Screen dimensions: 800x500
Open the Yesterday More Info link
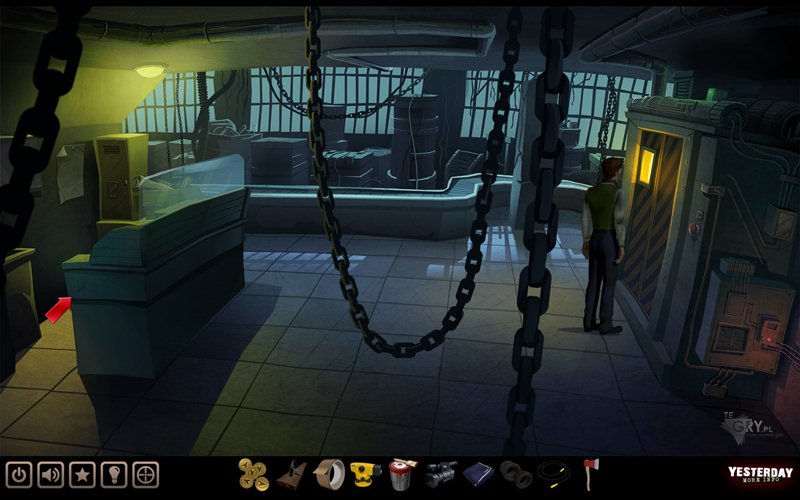pos(760,476)
